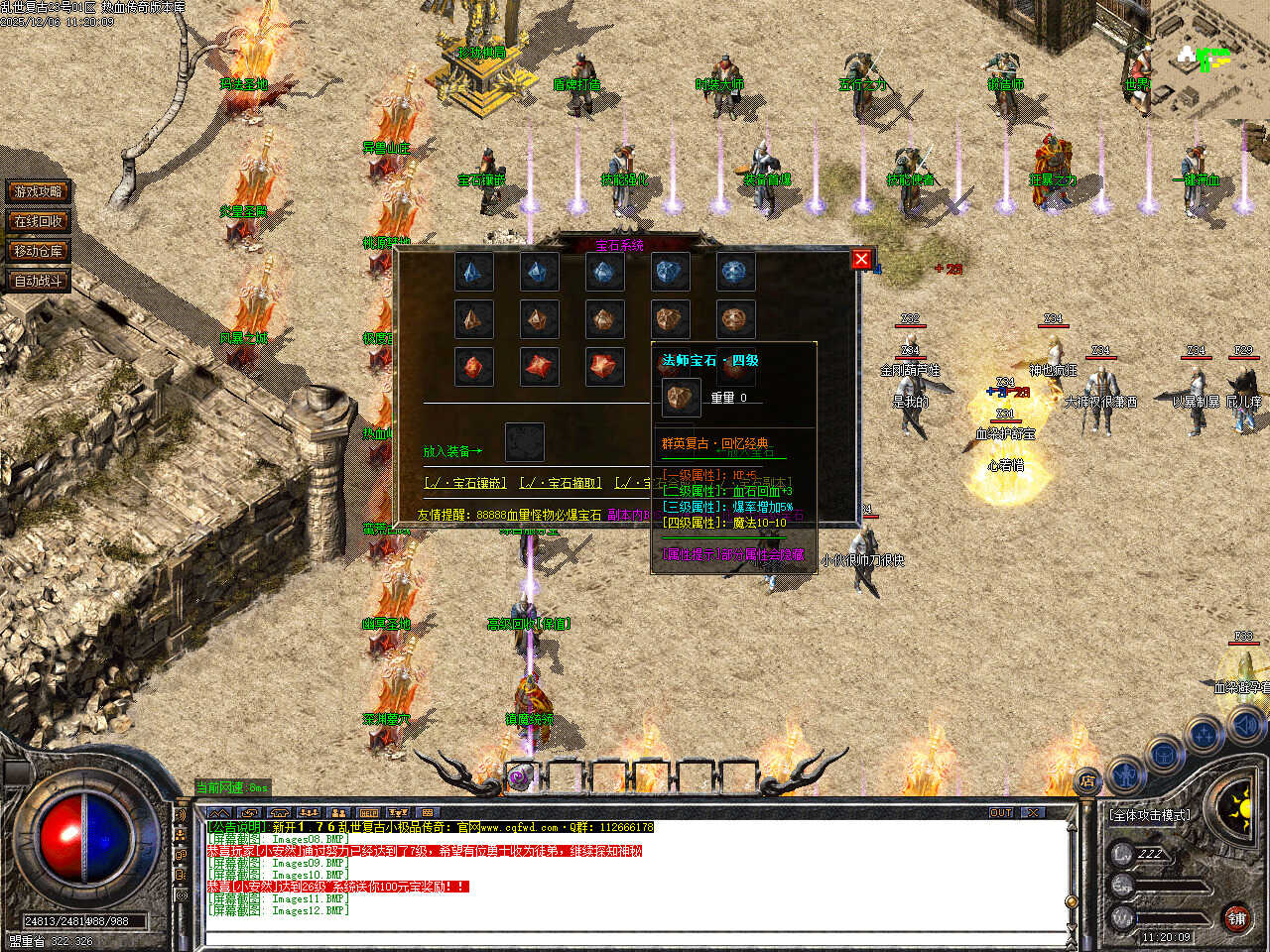Choose the 宝石镶嵌 gem inlay option
1270x952 pixels.
(x=465, y=483)
